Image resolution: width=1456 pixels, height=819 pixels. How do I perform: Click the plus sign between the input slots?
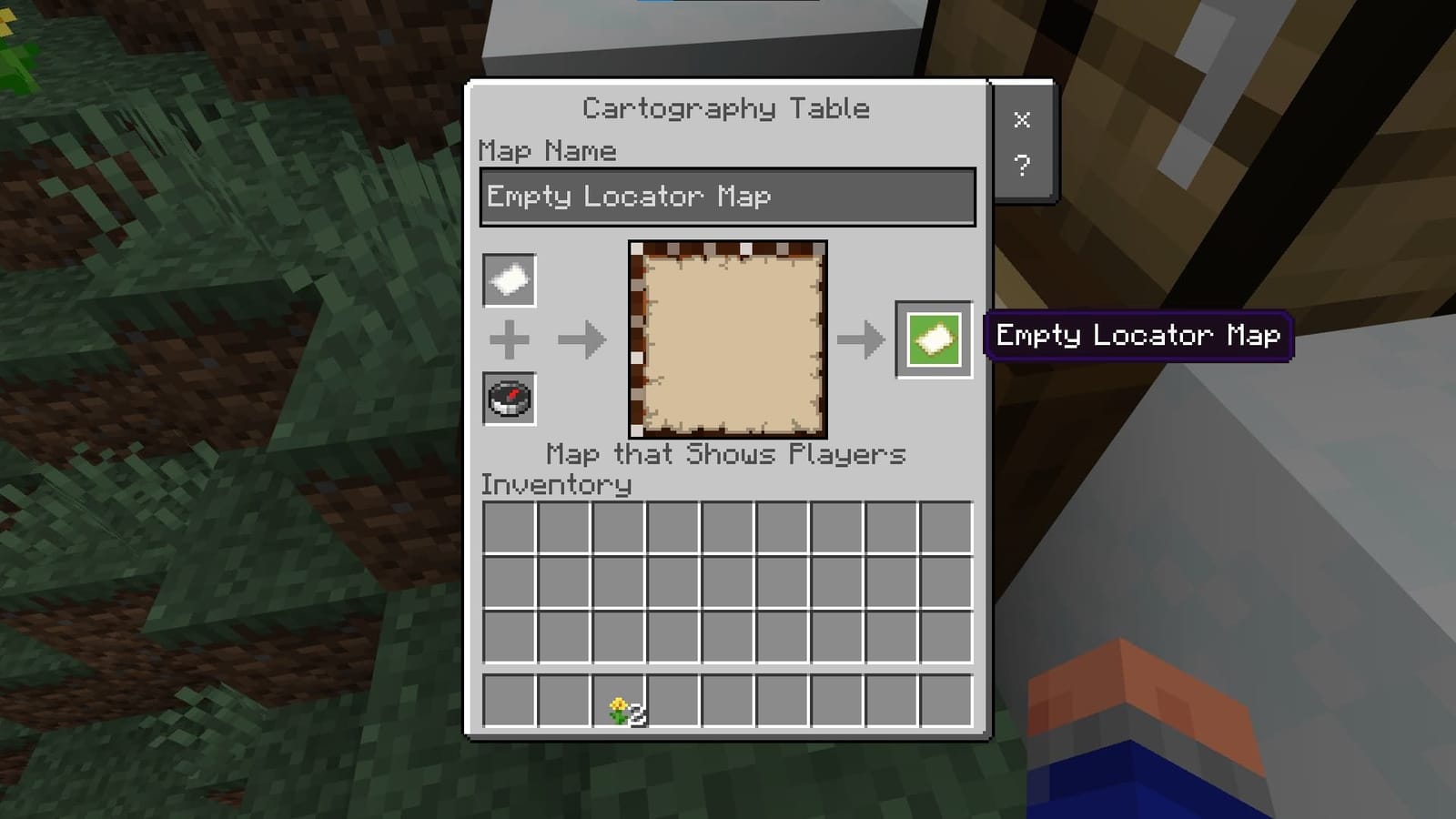tap(509, 339)
